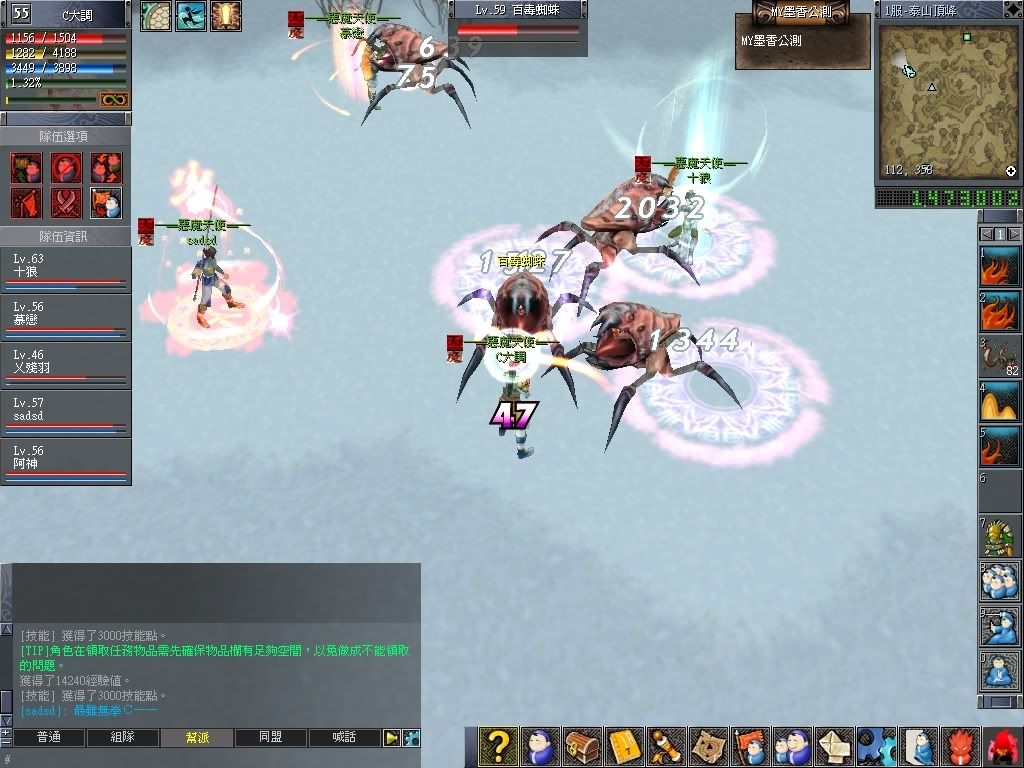Use the item with 82 count in slot 3
The image size is (1024, 768).
(999, 356)
